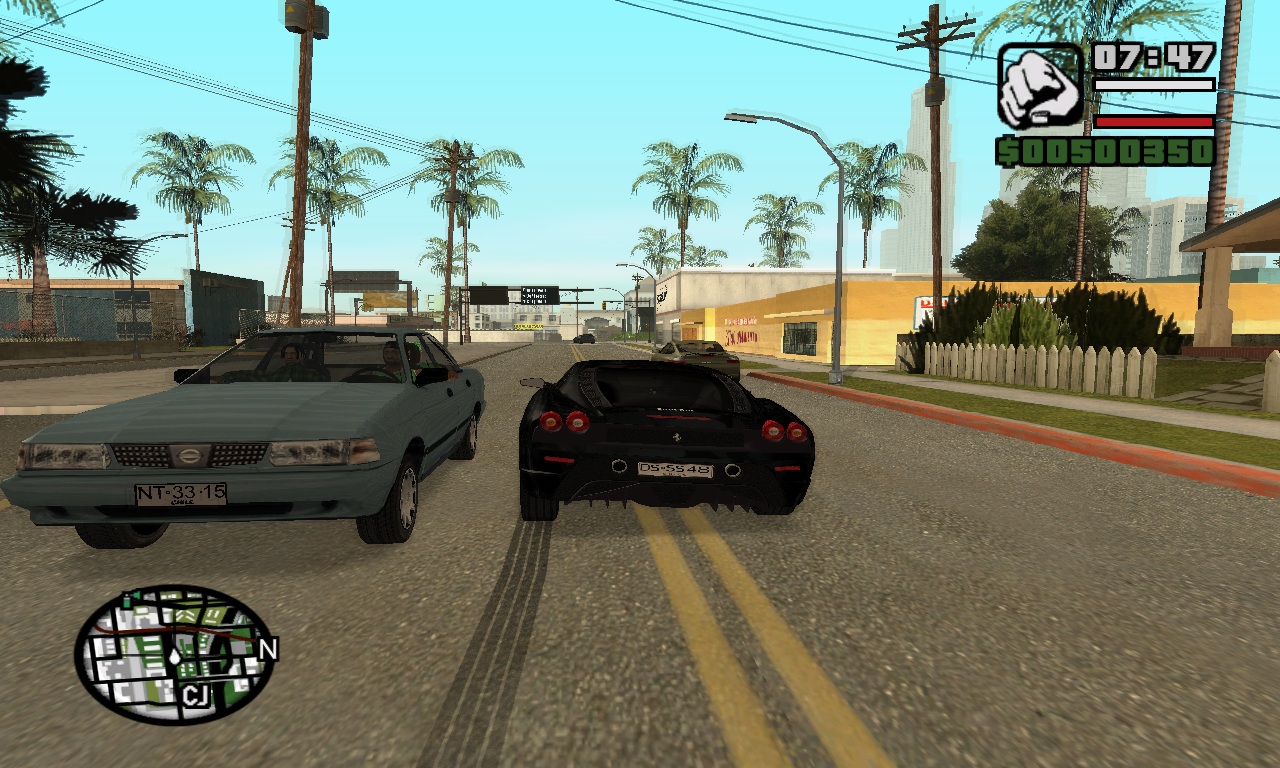
Task: Open the circular radar minimap
Action: pyautogui.click(x=174, y=654)
